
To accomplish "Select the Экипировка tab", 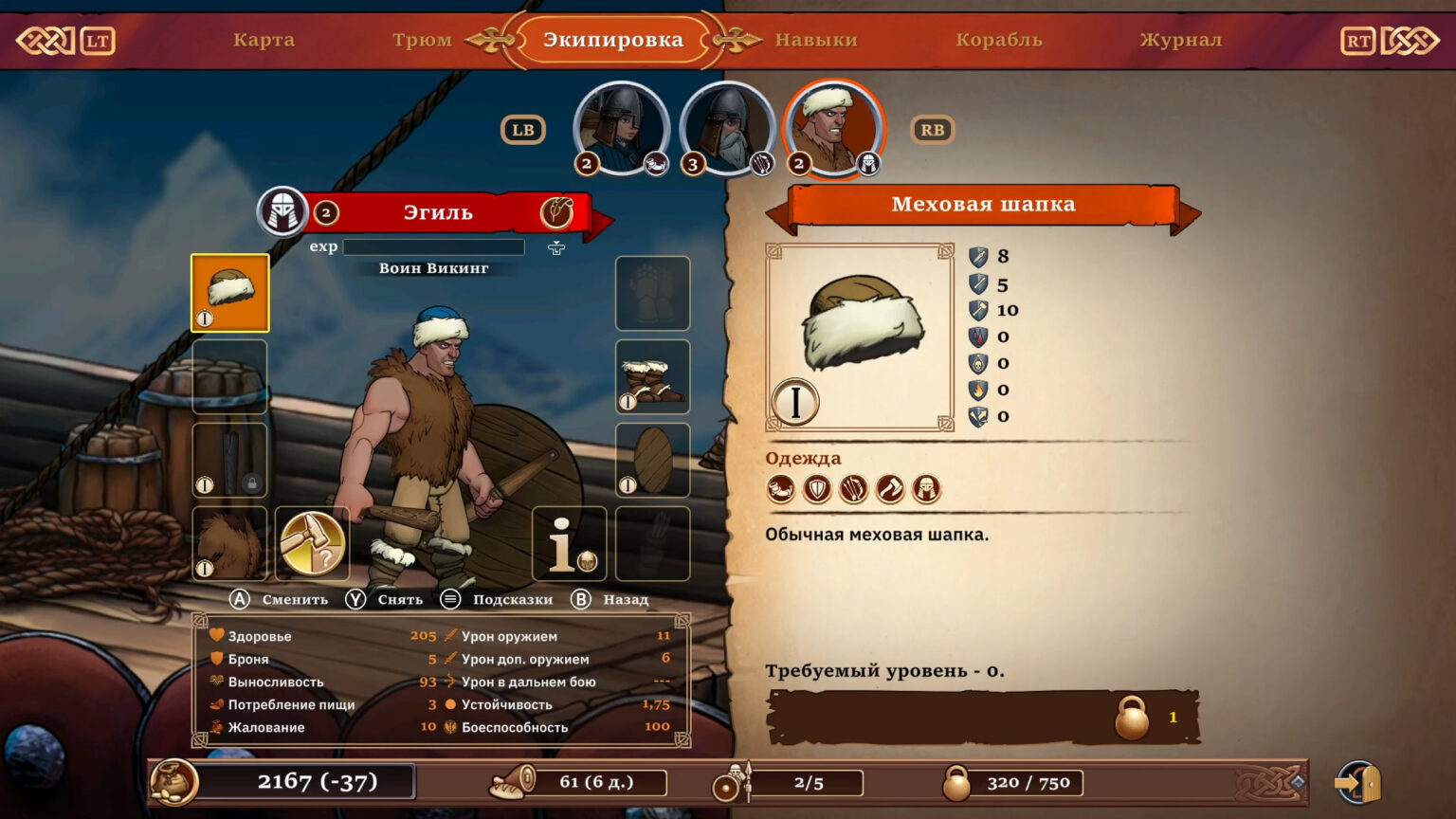I will (x=612, y=40).
